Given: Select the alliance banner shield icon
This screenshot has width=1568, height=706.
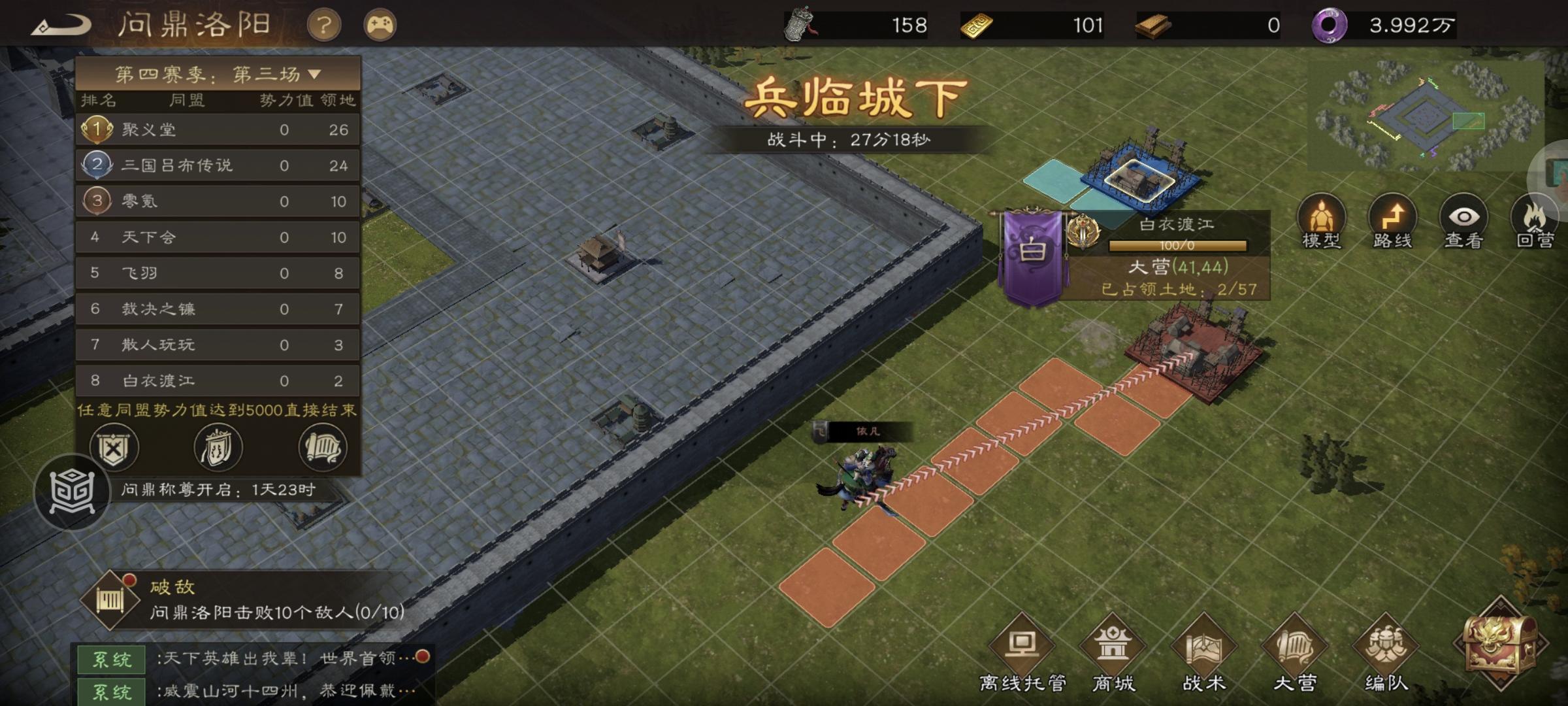Looking at the screenshot, I should [219, 448].
